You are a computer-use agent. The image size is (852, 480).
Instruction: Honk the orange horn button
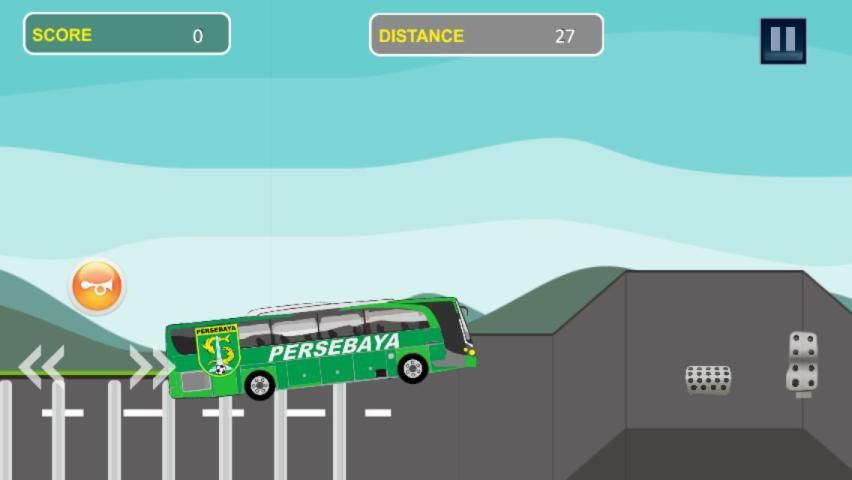click(x=97, y=287)
